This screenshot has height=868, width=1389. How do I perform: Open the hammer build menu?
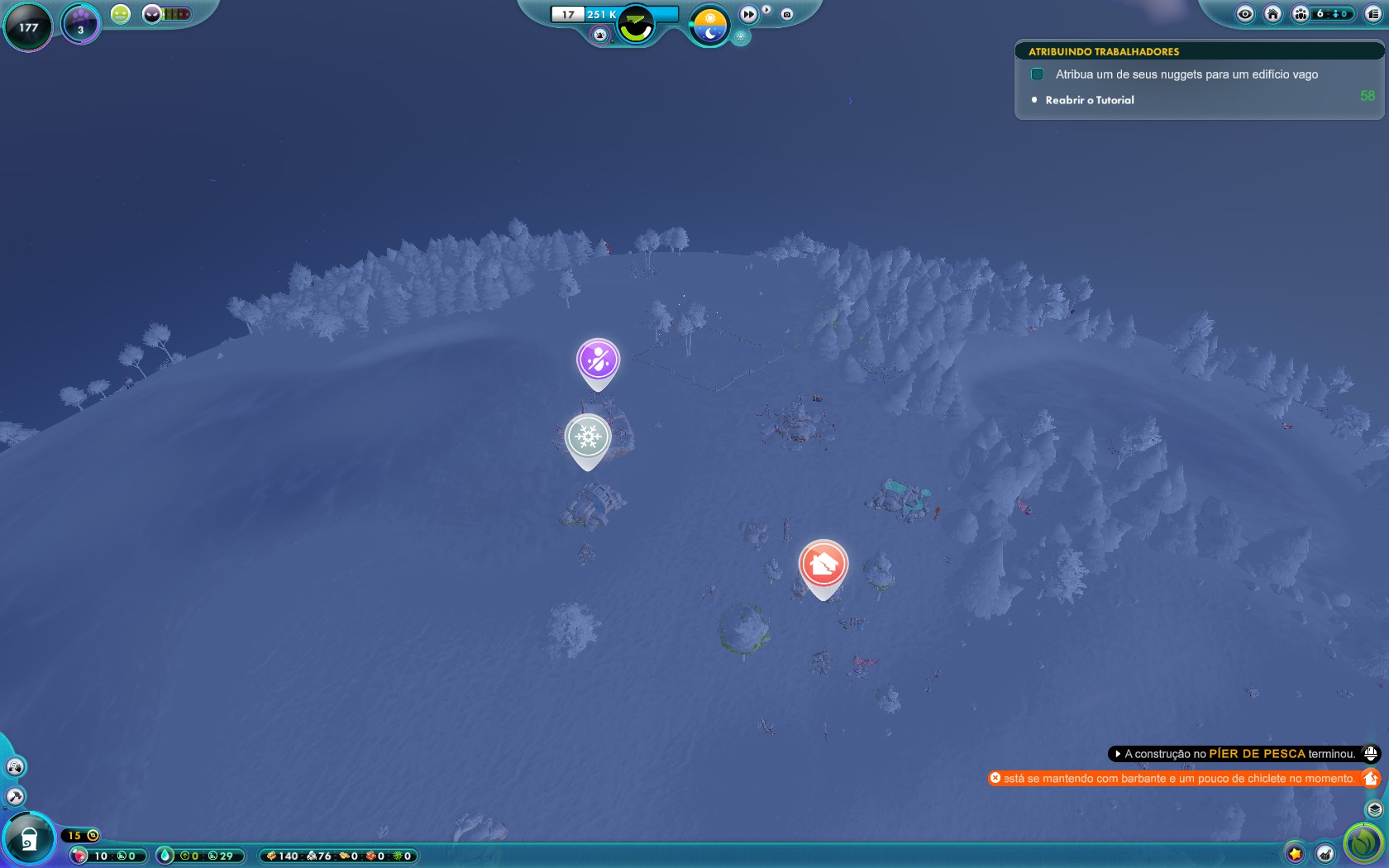point(15,797)
